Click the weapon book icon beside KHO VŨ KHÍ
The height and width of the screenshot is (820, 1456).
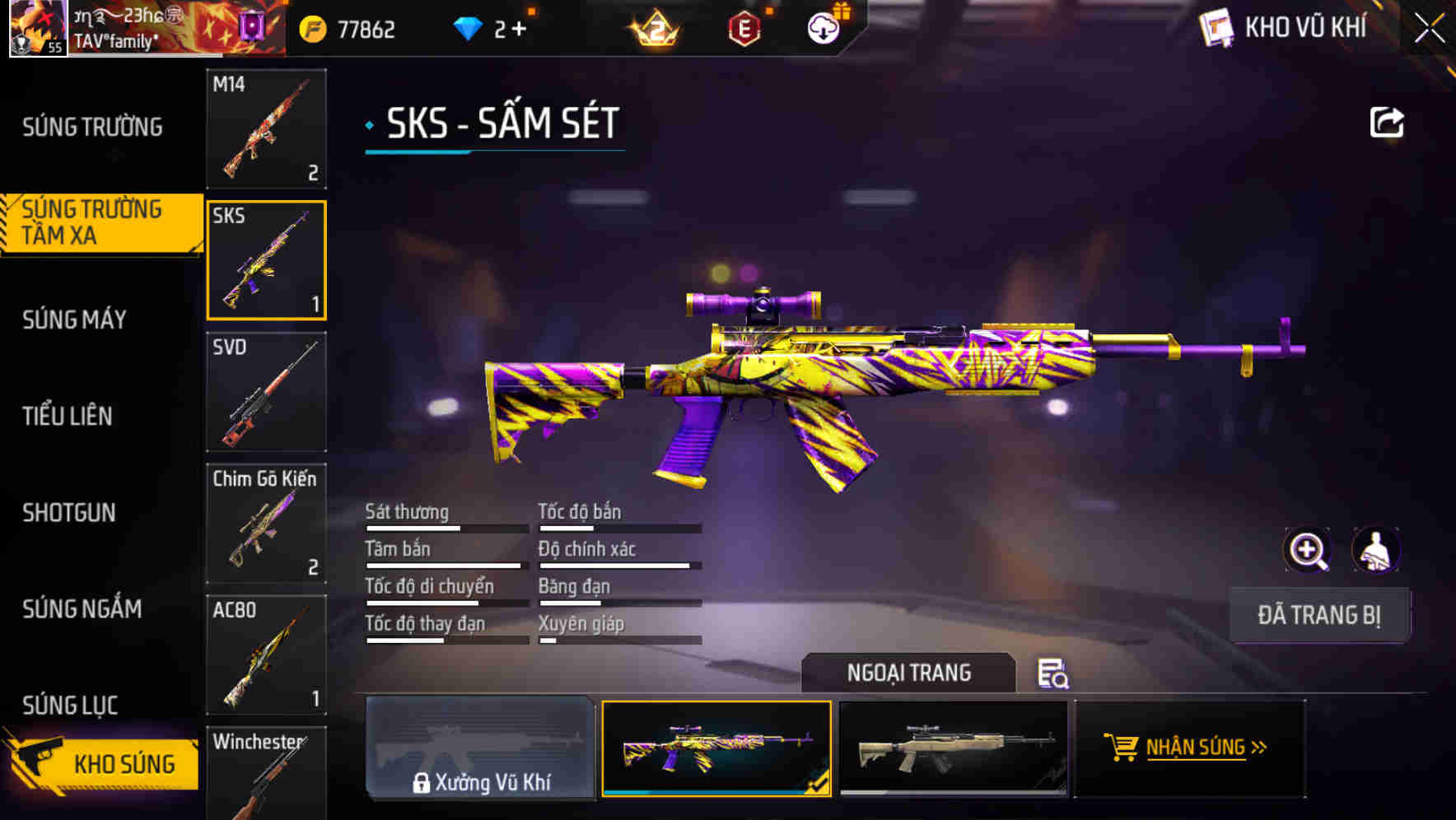pyautogui.click(x=1216, y=27)
